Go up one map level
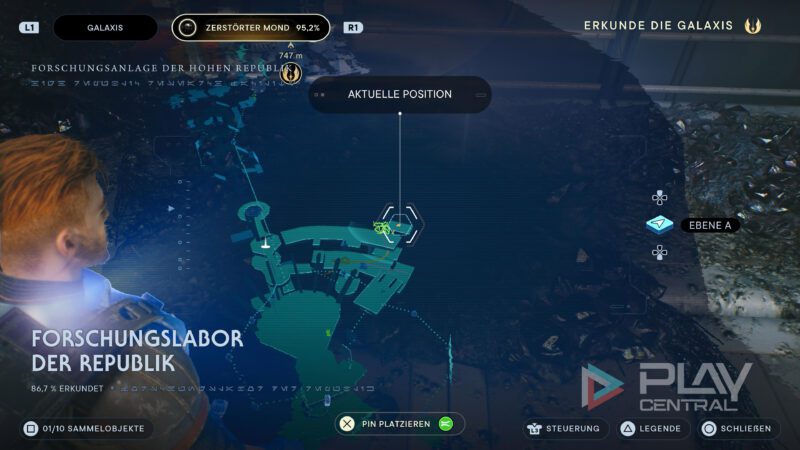The image size is (800, 450). (x=659, y=198)
